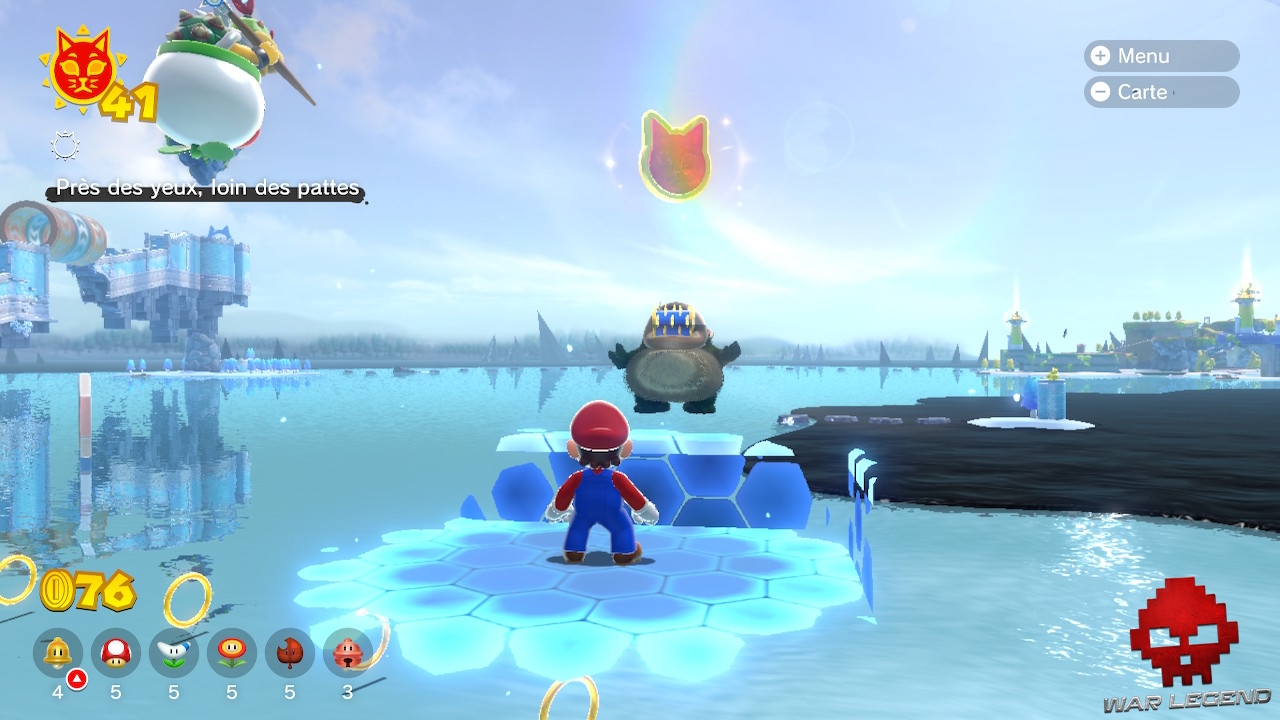Choose the pink Lucky Bell item
The image size is (1280, 720).
click(x=348, y=653)
